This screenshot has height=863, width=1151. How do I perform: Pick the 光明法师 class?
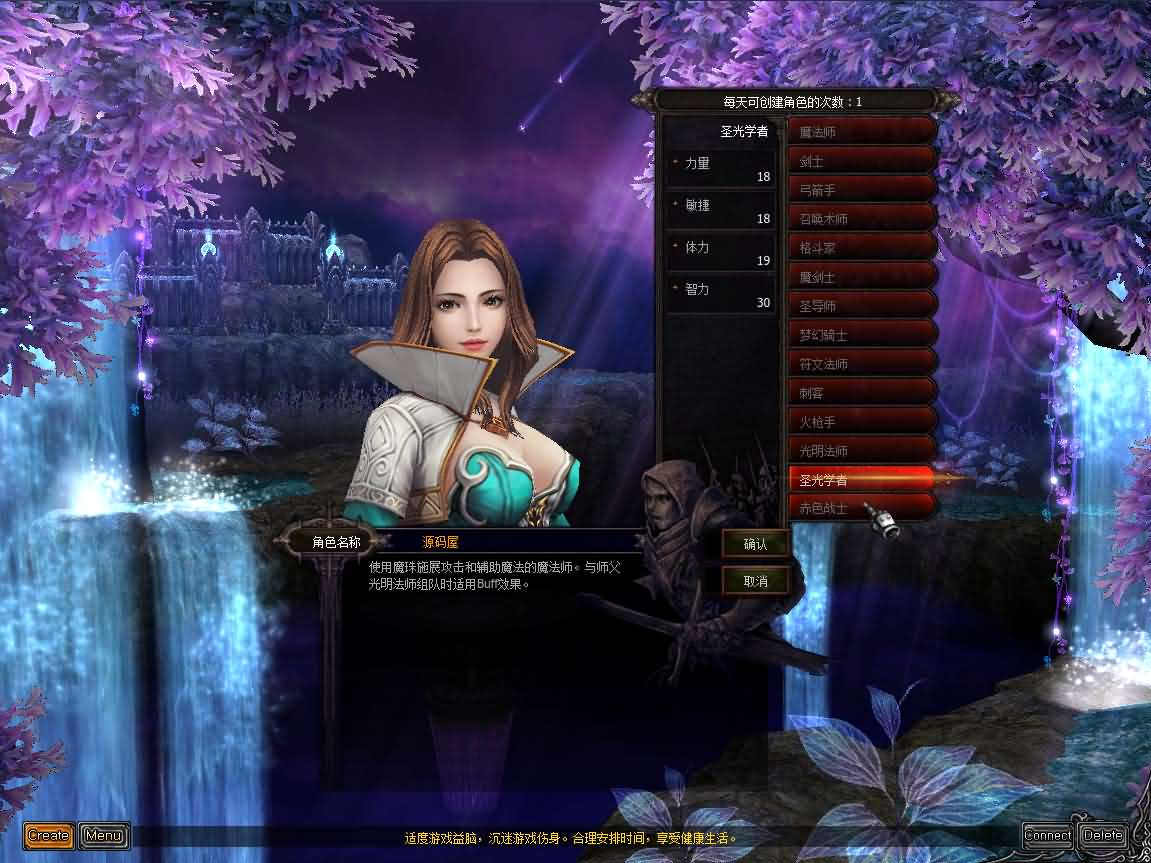click(862, 450)
